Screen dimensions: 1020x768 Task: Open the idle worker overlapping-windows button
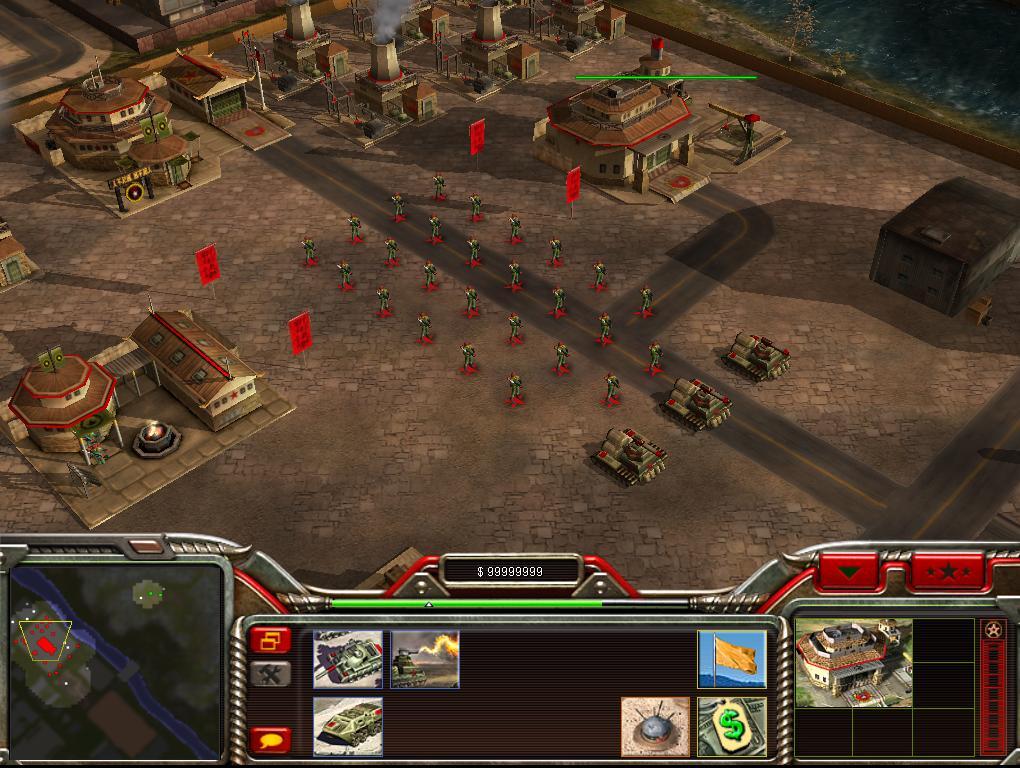271,640
